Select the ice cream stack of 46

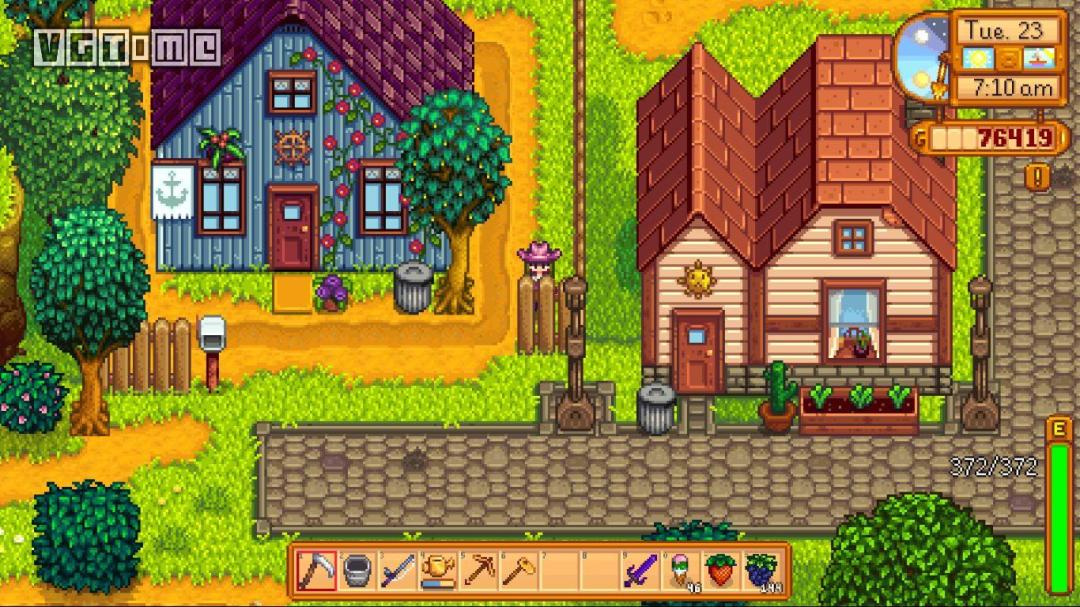(x=681, y=571)
